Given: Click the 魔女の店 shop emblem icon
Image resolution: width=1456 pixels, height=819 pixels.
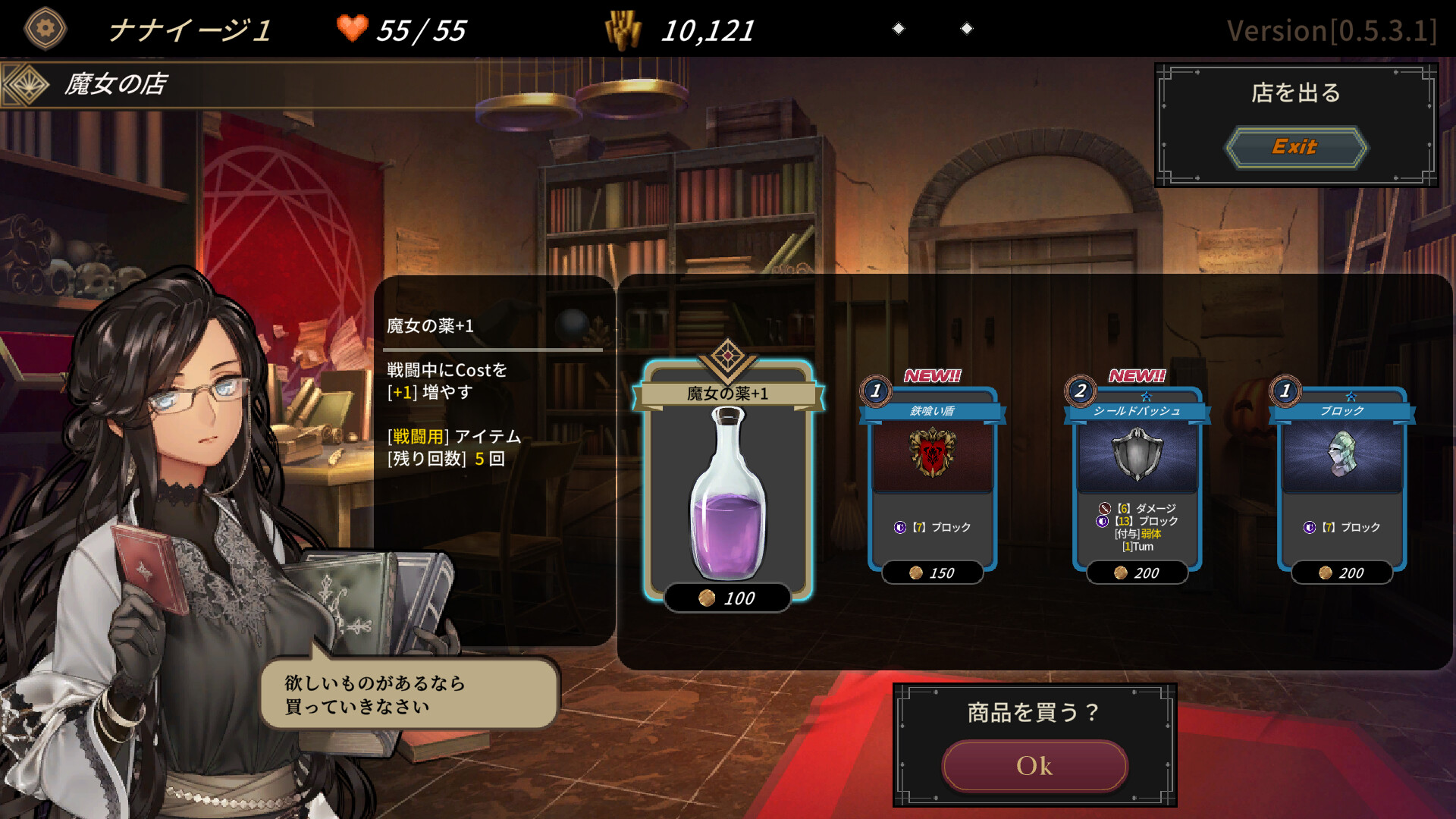Looking at the screenshot, I should click(27, 85).
